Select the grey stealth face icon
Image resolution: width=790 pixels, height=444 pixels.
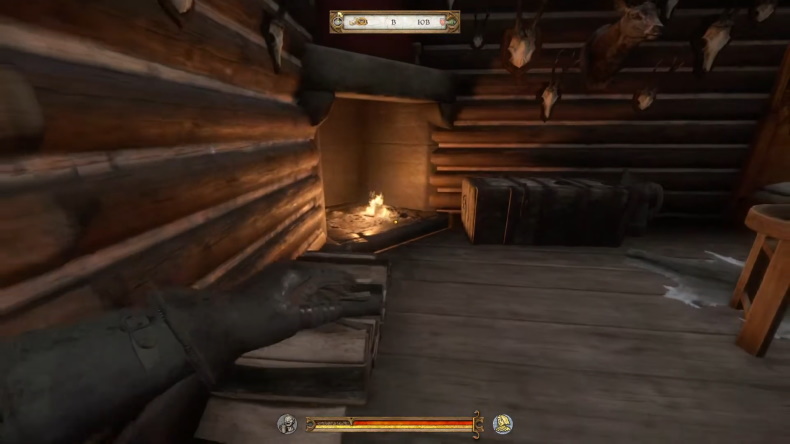pyautogui.click(x=287, y=424)
